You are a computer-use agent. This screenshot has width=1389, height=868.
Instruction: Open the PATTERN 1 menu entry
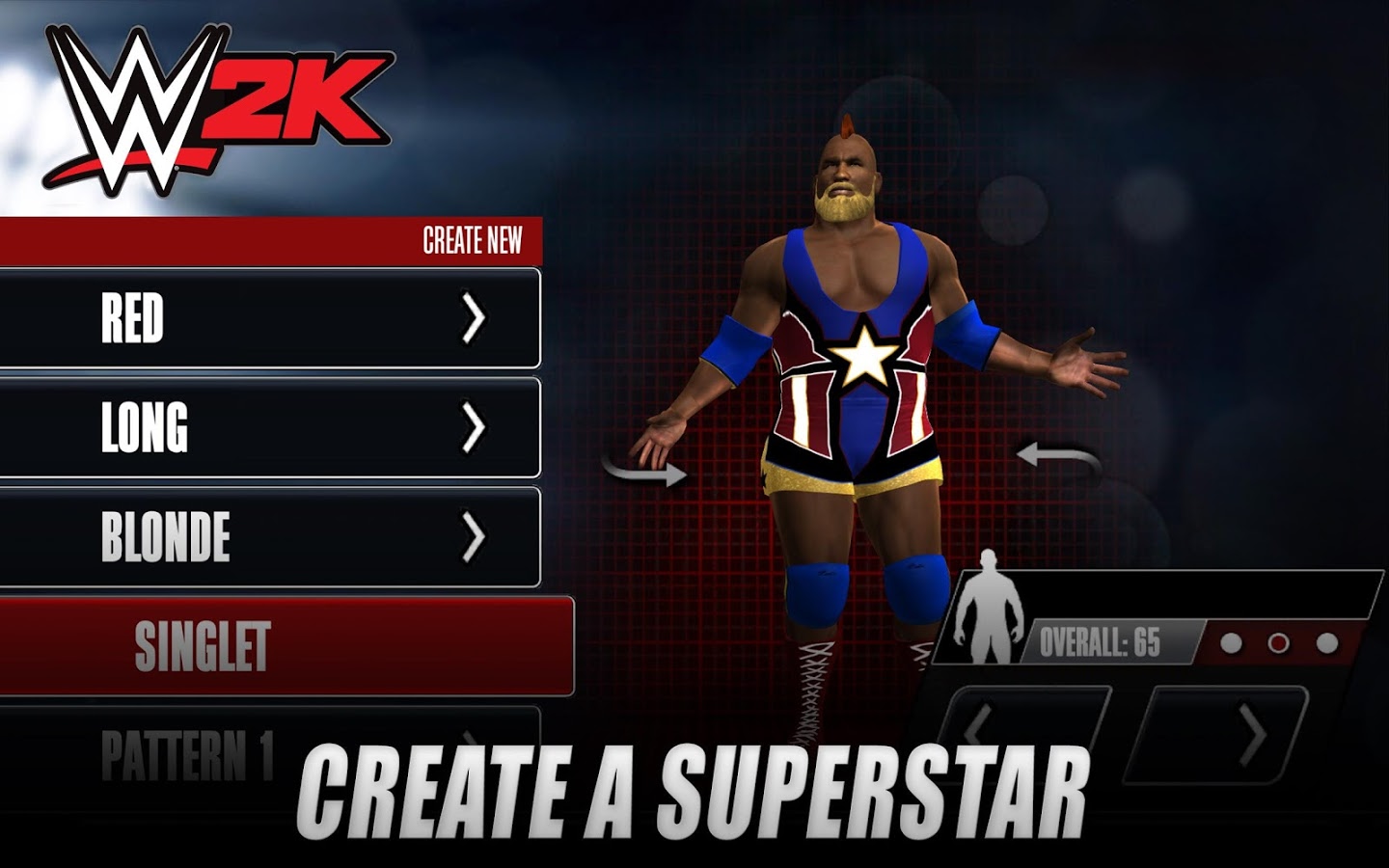[270, 752]
